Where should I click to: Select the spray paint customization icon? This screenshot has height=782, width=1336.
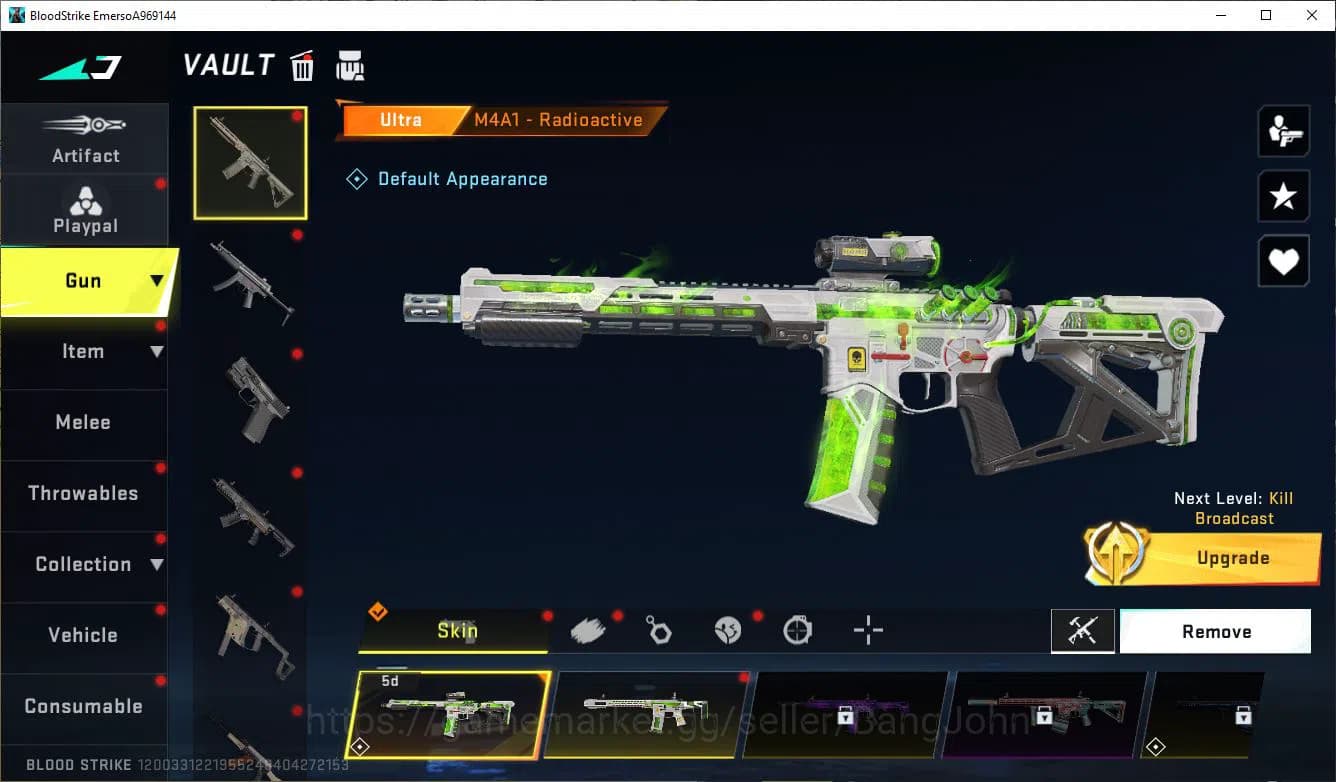click(589, 629)
